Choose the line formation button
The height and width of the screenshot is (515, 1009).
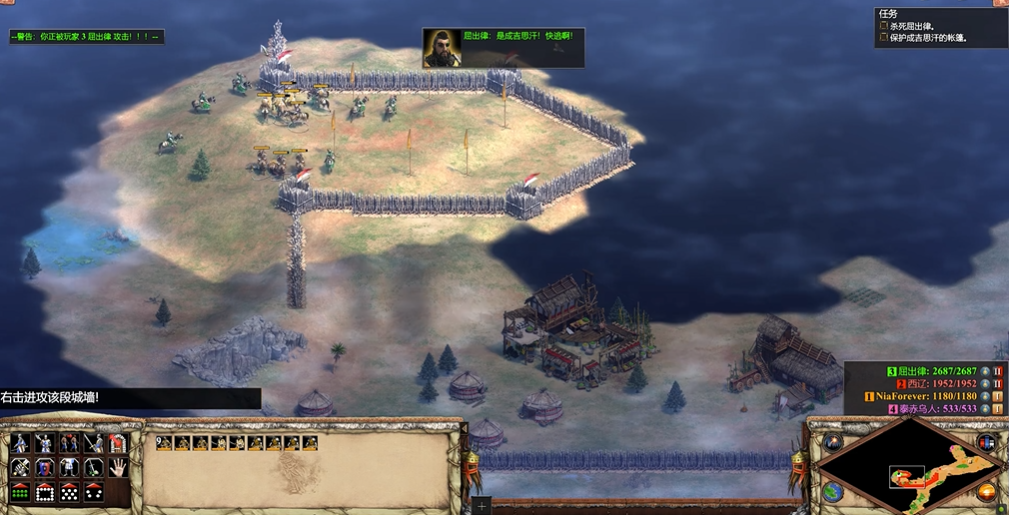(x=21, y=492)
